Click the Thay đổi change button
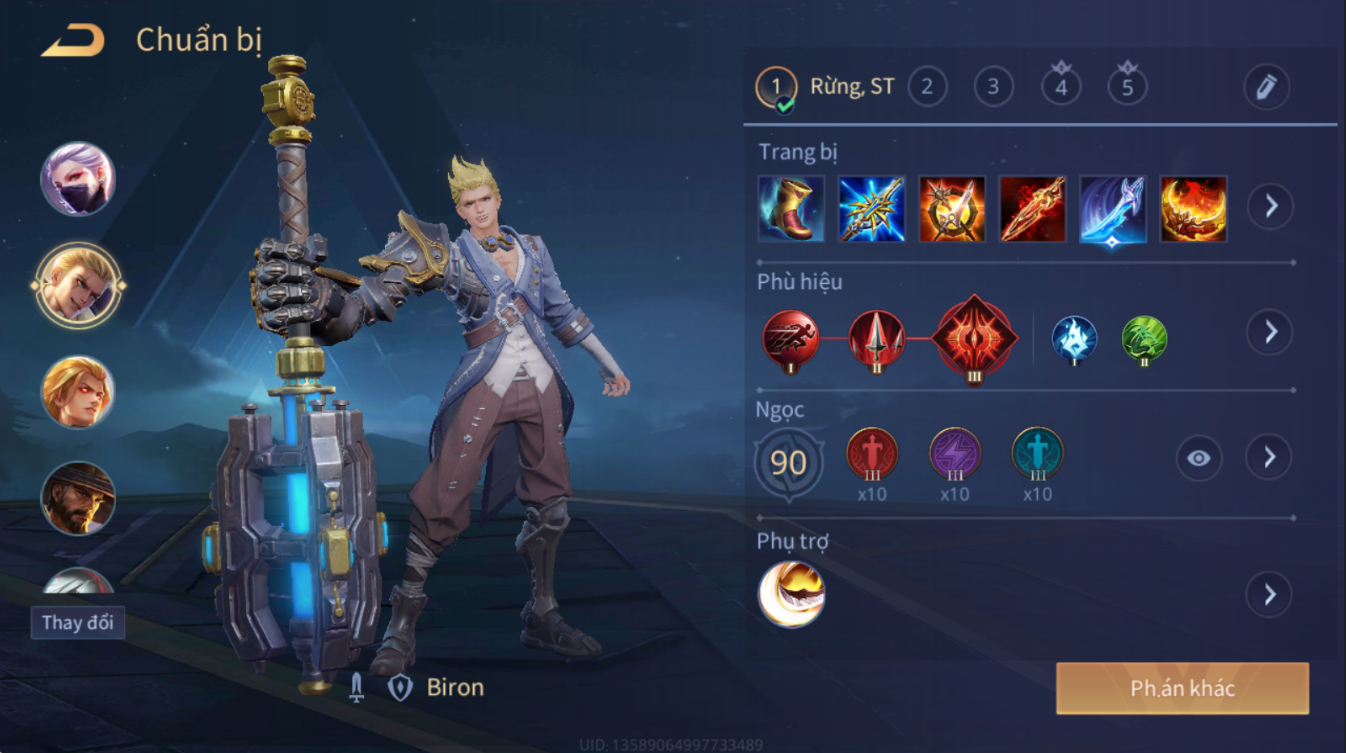 pyautogui.click(x=77, y=622)
